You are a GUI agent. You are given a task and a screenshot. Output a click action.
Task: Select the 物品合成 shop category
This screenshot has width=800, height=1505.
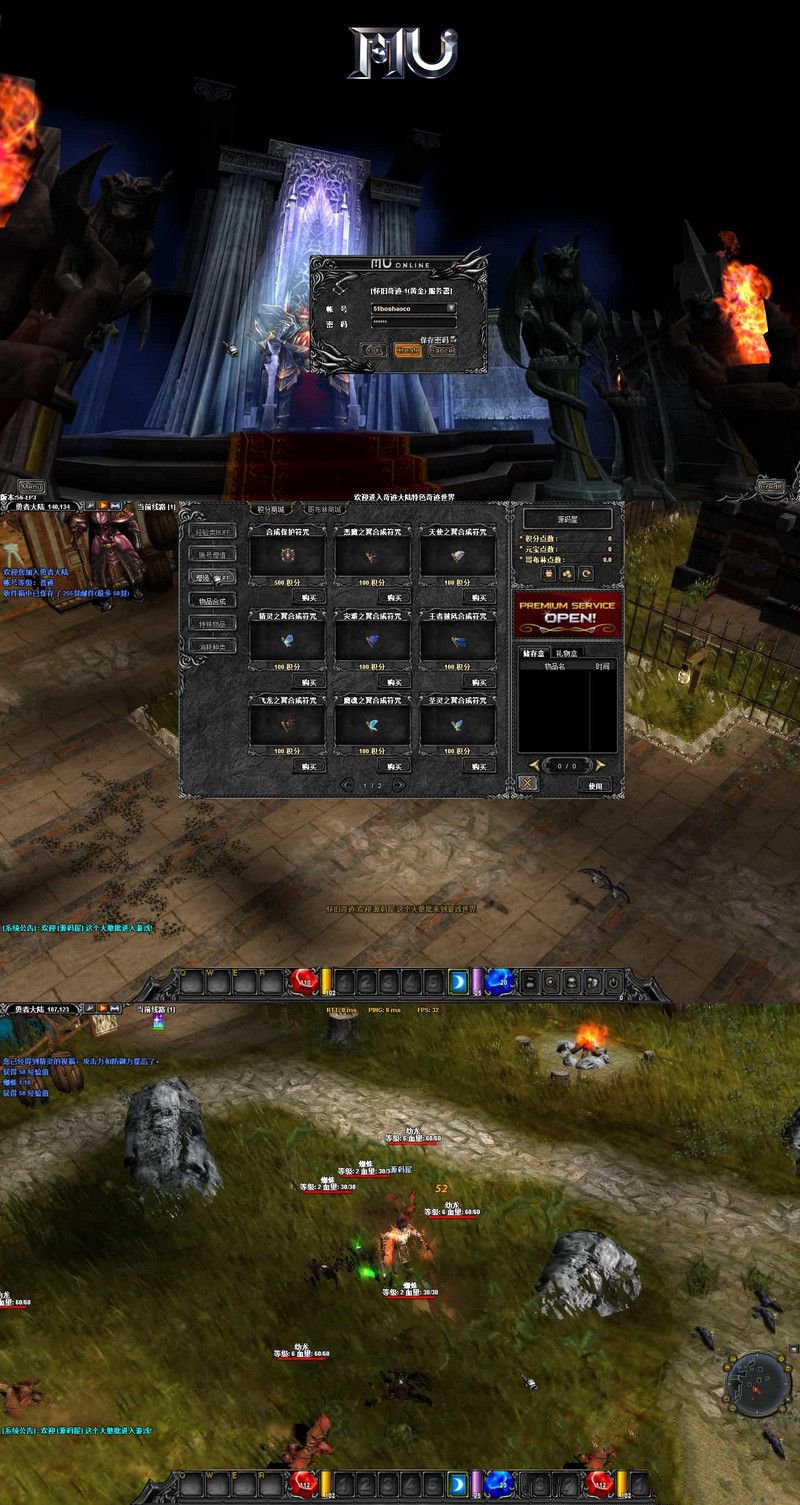tap(213, 600)
